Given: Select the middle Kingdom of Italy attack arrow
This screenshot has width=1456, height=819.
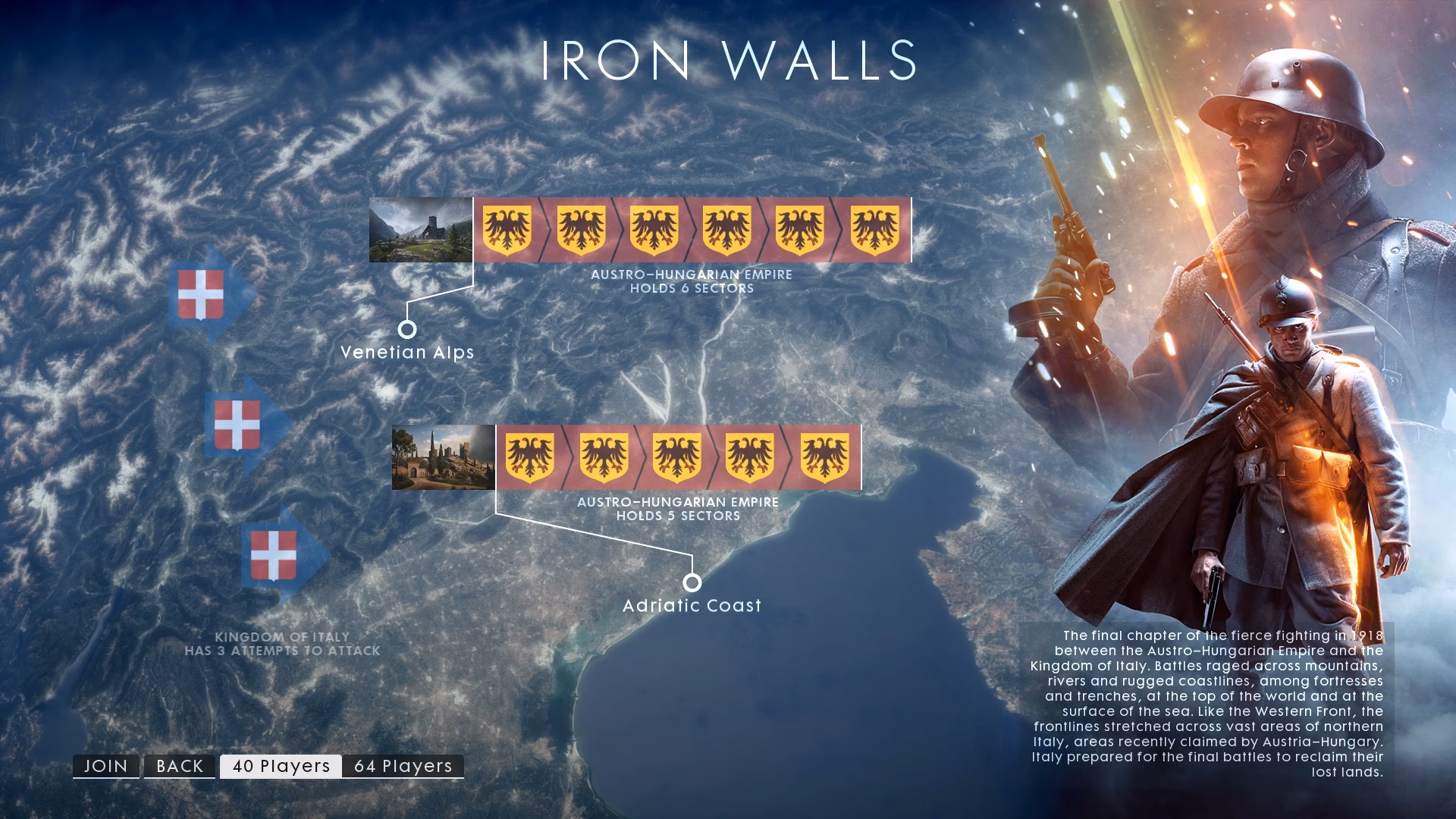Looking at the screenshot, I should pos(239,423).
